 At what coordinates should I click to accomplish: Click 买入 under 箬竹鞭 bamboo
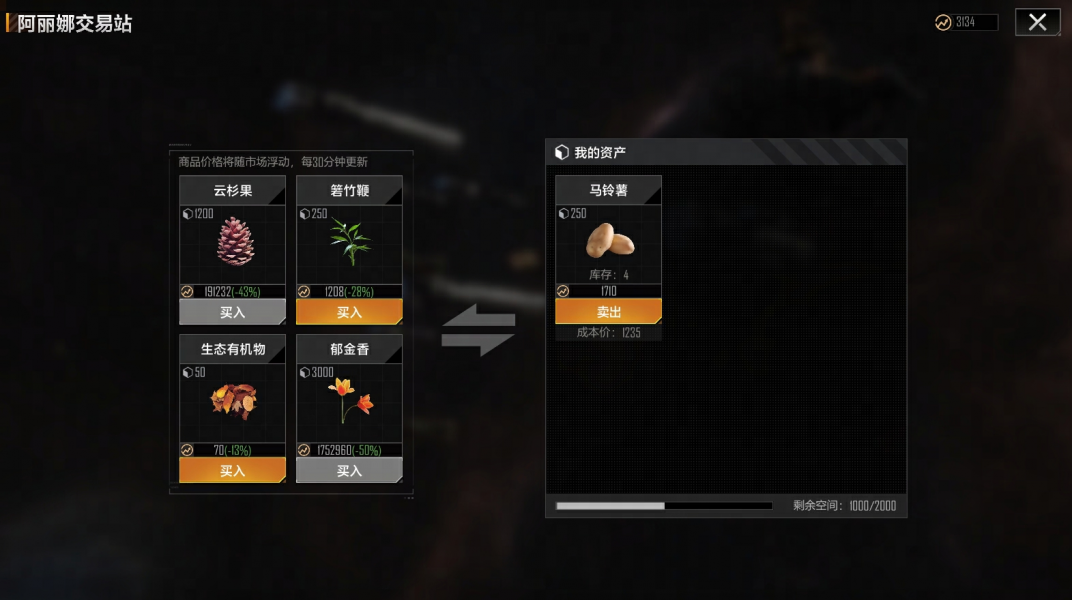pyautogui.click(x=349, y=312)
